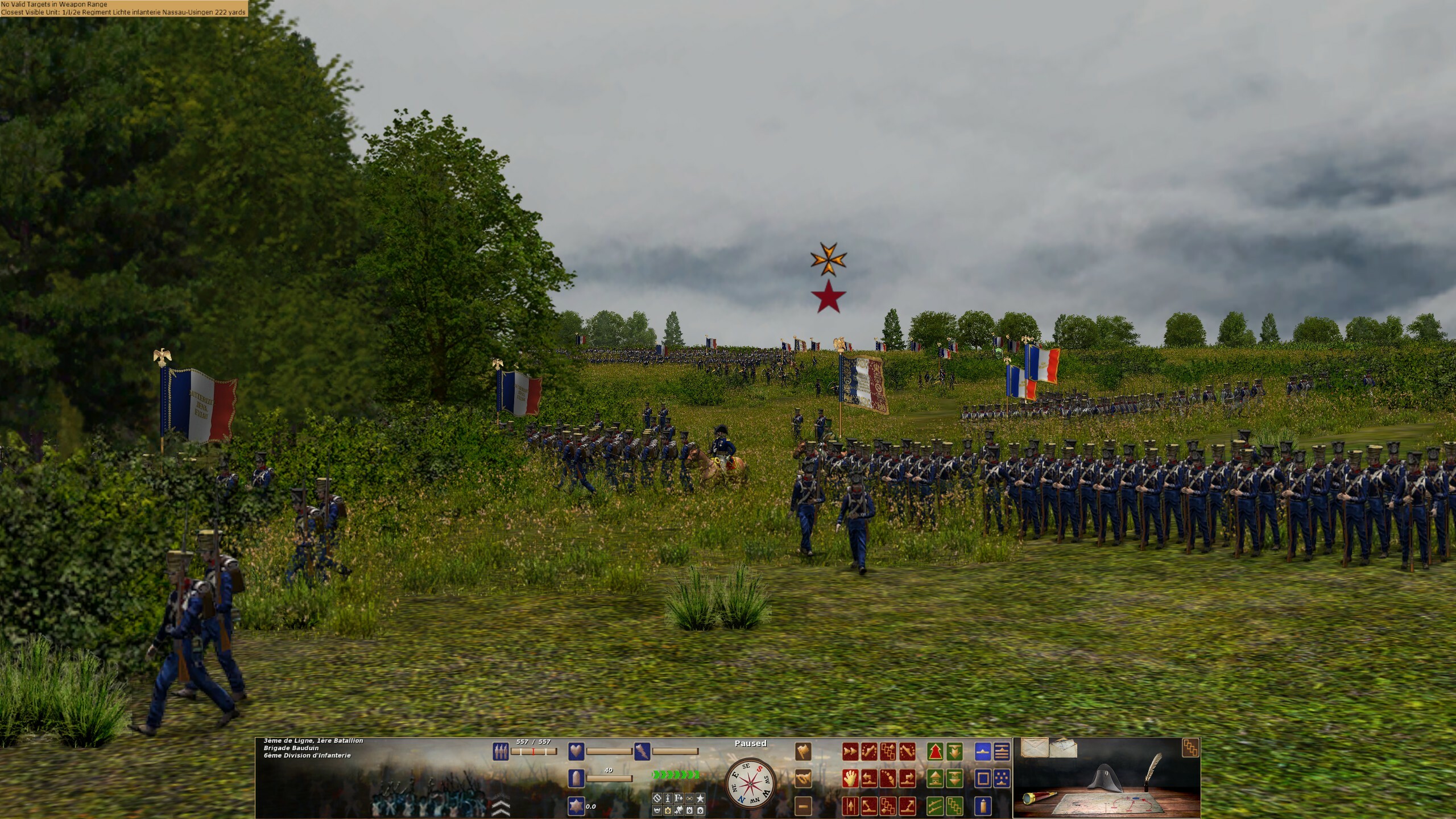Select the blue line formation icon
This screenshot has height=819, width=1456.
(983, 751)
